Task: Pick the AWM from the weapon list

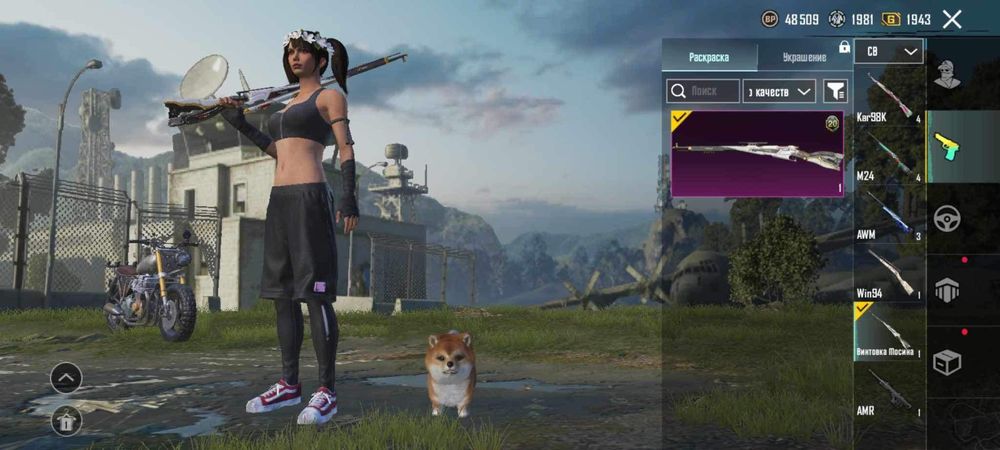Action: [x=888, y=215]
